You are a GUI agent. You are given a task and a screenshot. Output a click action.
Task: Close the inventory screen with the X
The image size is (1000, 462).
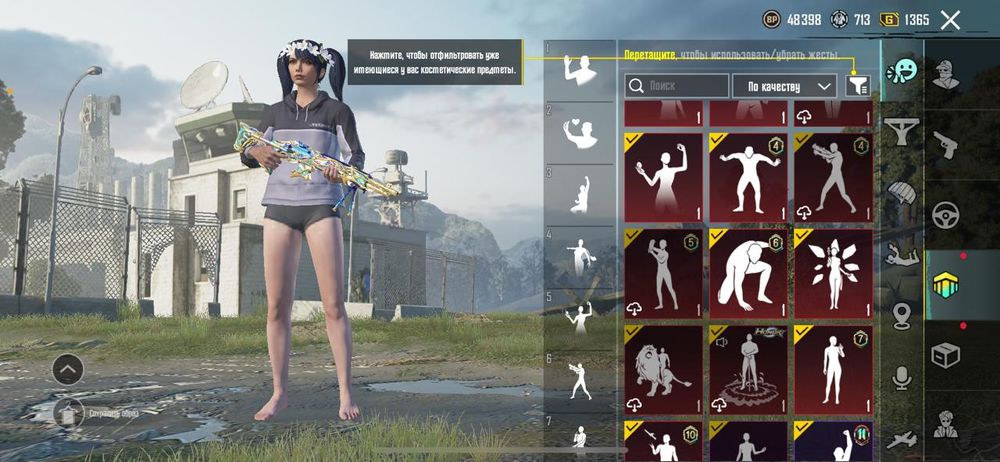[950, 20]
